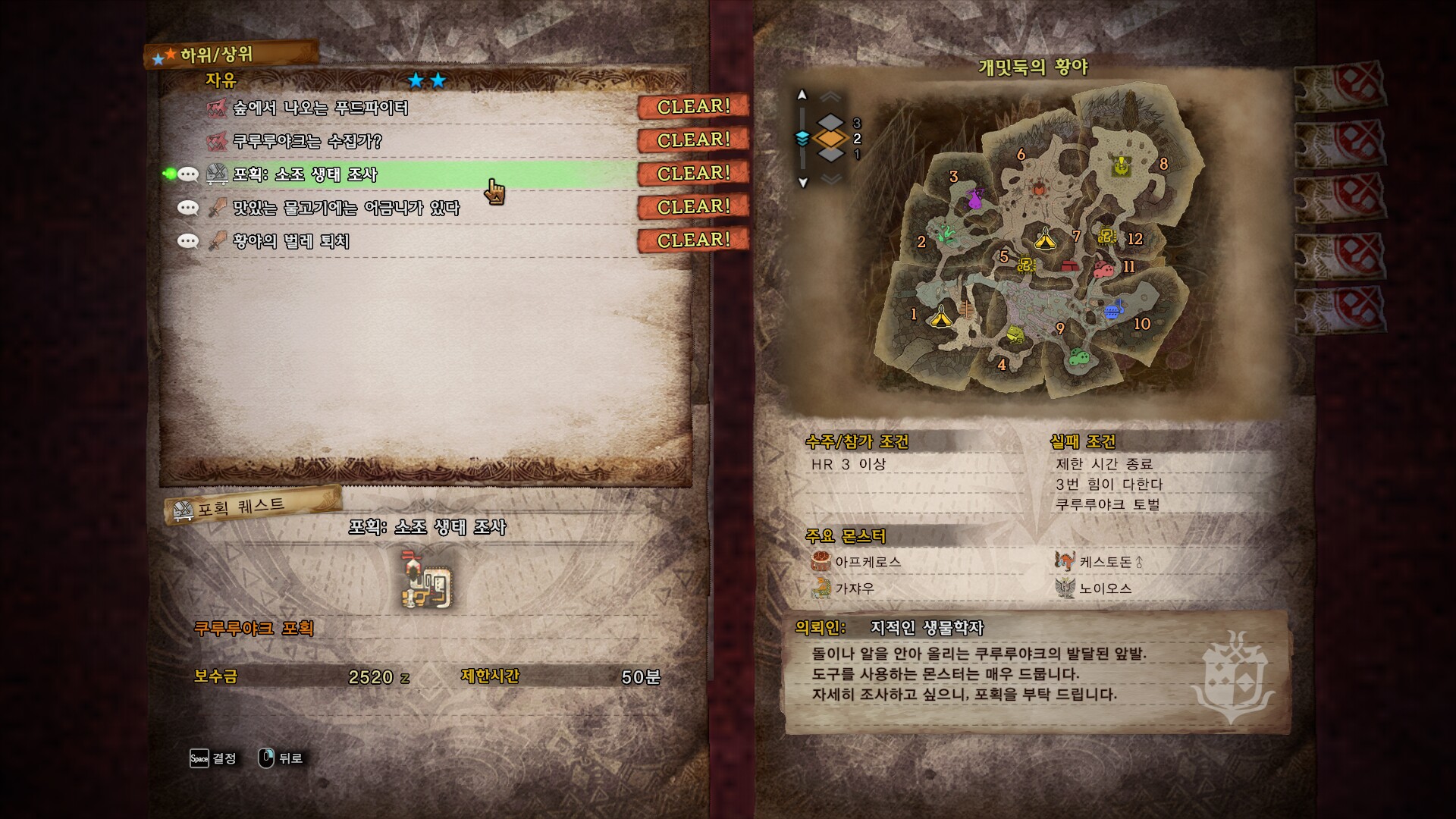Screen dimensions: 1456x819
Task: Select the 노이오스 monster entry
Action: coord(1105,588)
